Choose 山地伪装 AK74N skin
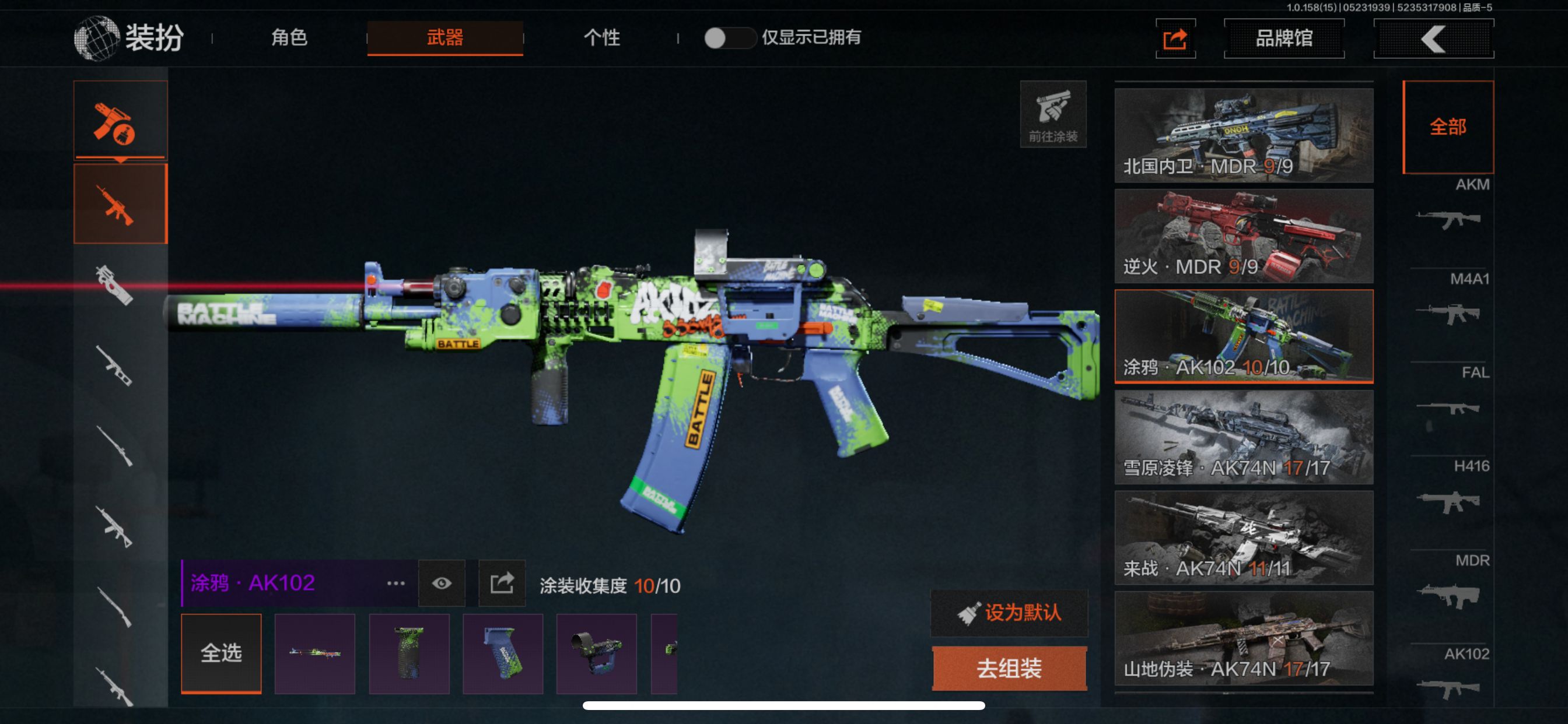 1244,638
